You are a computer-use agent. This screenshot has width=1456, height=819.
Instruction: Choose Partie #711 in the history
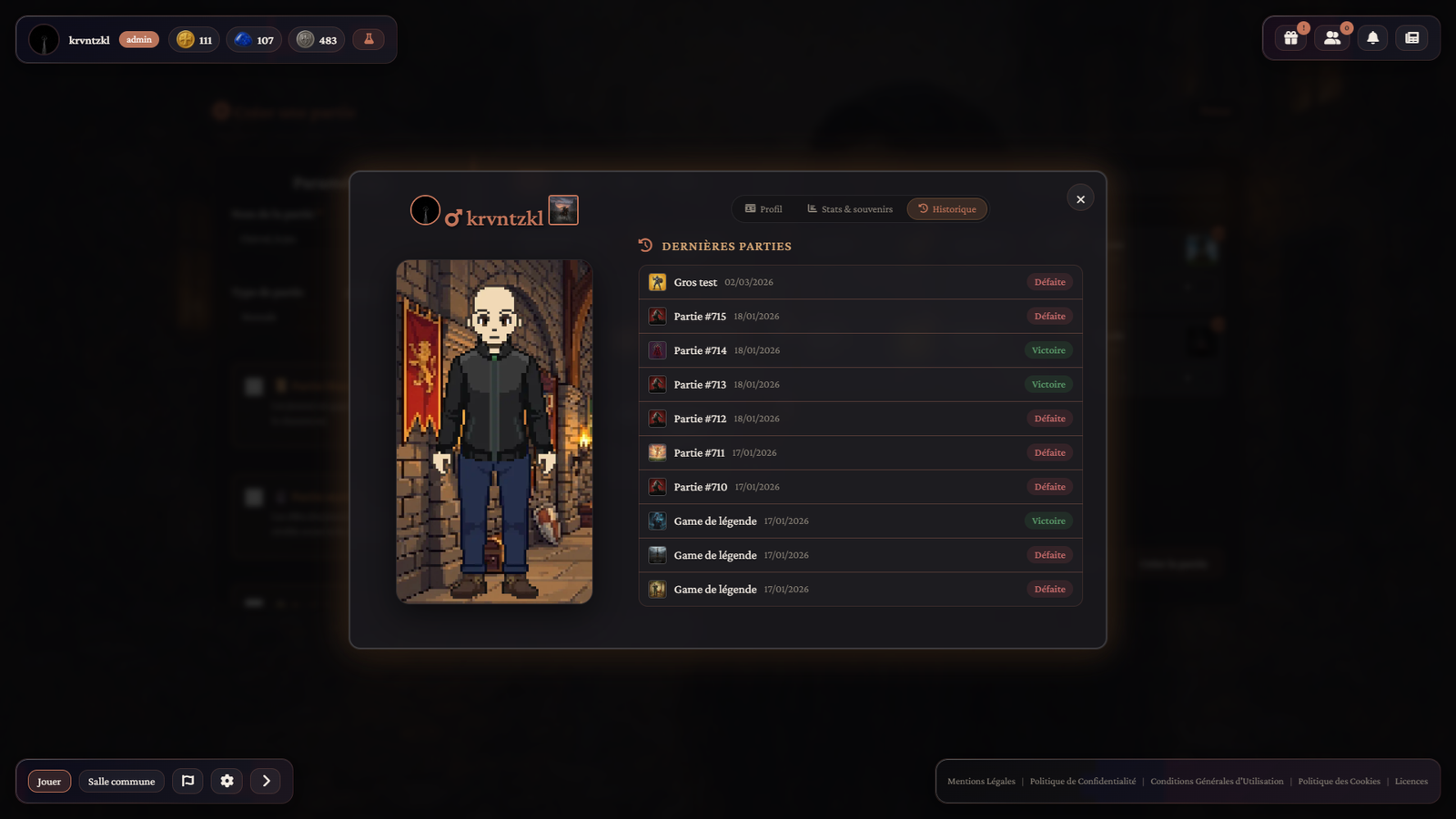tap(860, 453)
